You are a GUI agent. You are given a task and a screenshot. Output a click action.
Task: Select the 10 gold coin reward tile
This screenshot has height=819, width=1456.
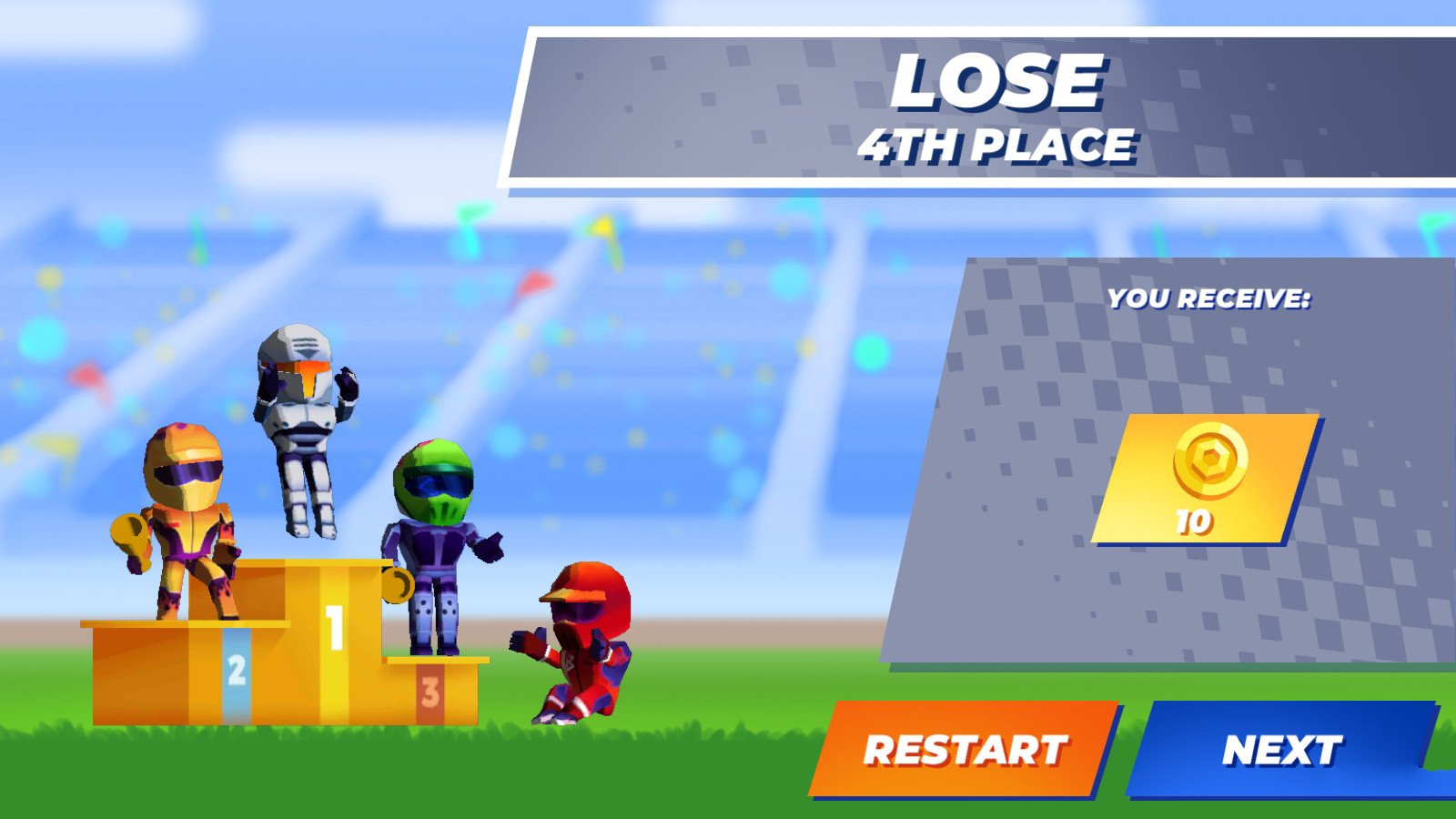click(x=1206, y=480)
